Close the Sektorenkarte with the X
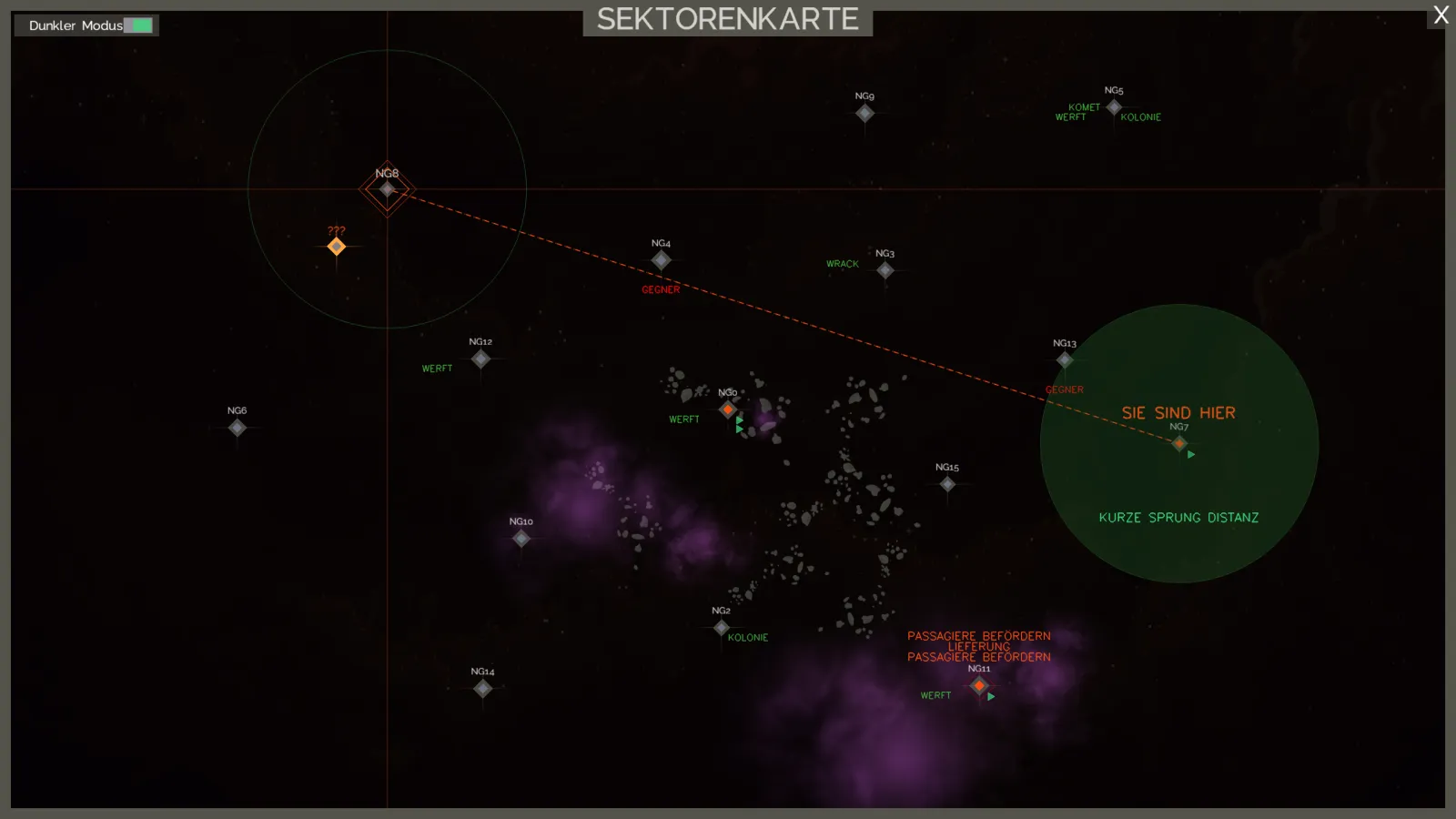 1441,15
